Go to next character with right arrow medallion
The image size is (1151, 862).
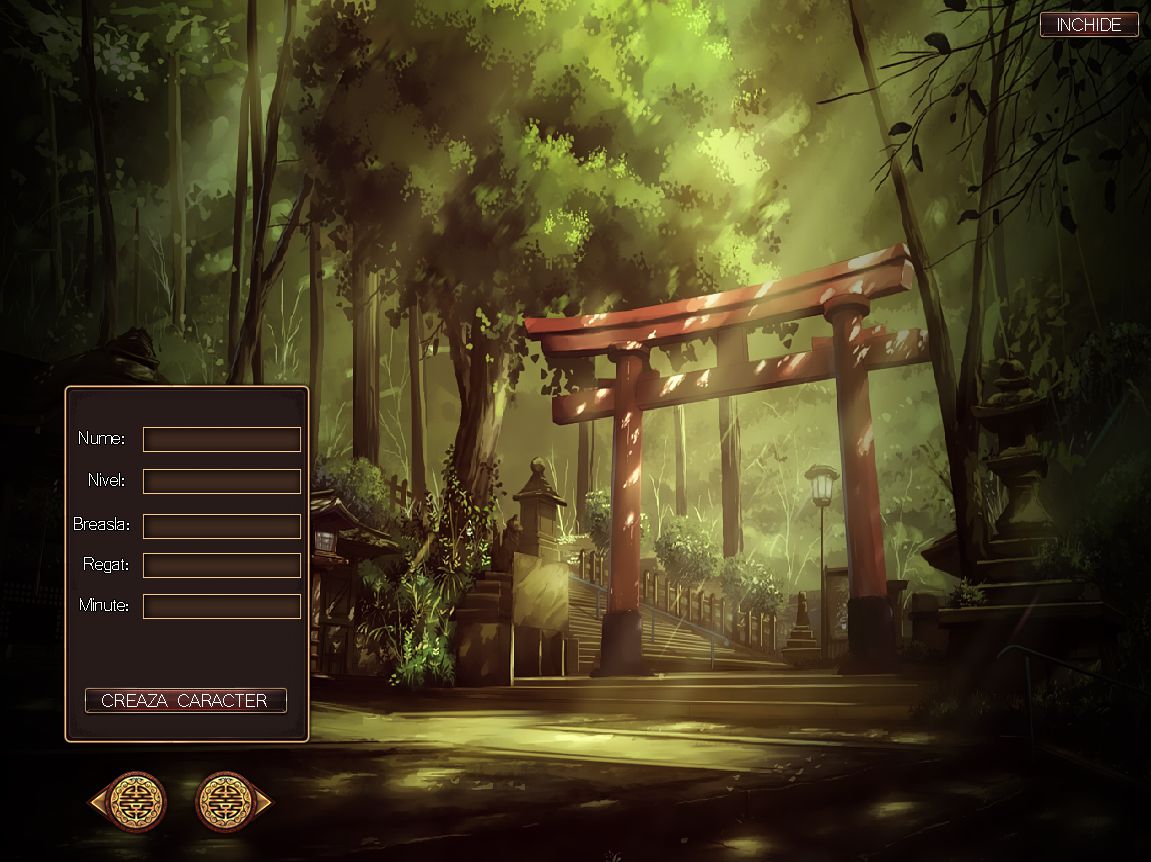(234, 801)
